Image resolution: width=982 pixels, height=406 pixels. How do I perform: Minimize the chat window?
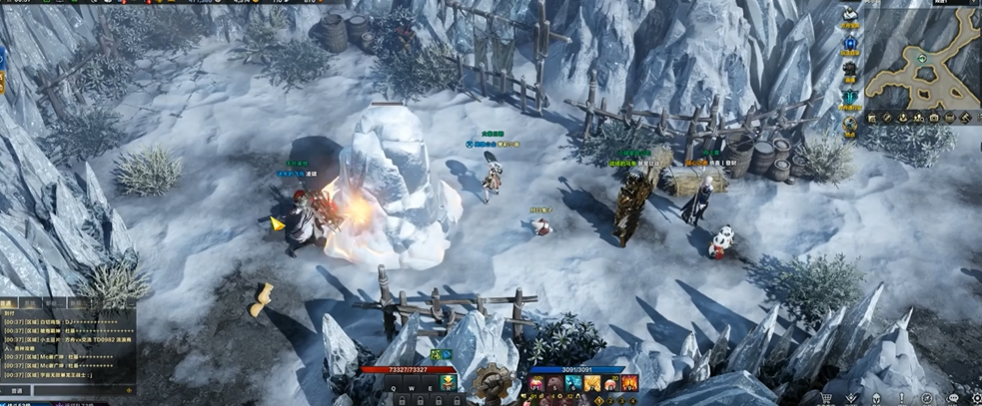point(131,302)
